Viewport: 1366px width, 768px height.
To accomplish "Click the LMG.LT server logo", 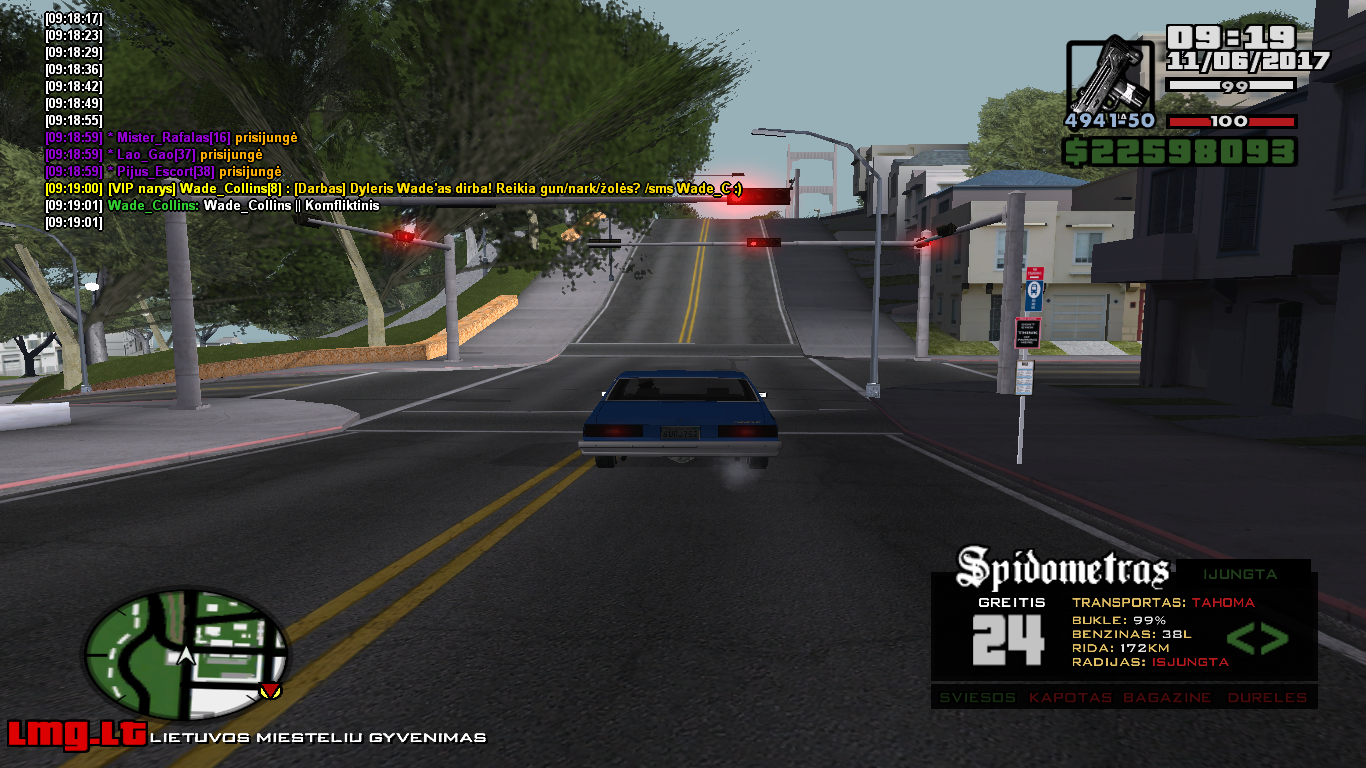I will (x=76, y=735).
